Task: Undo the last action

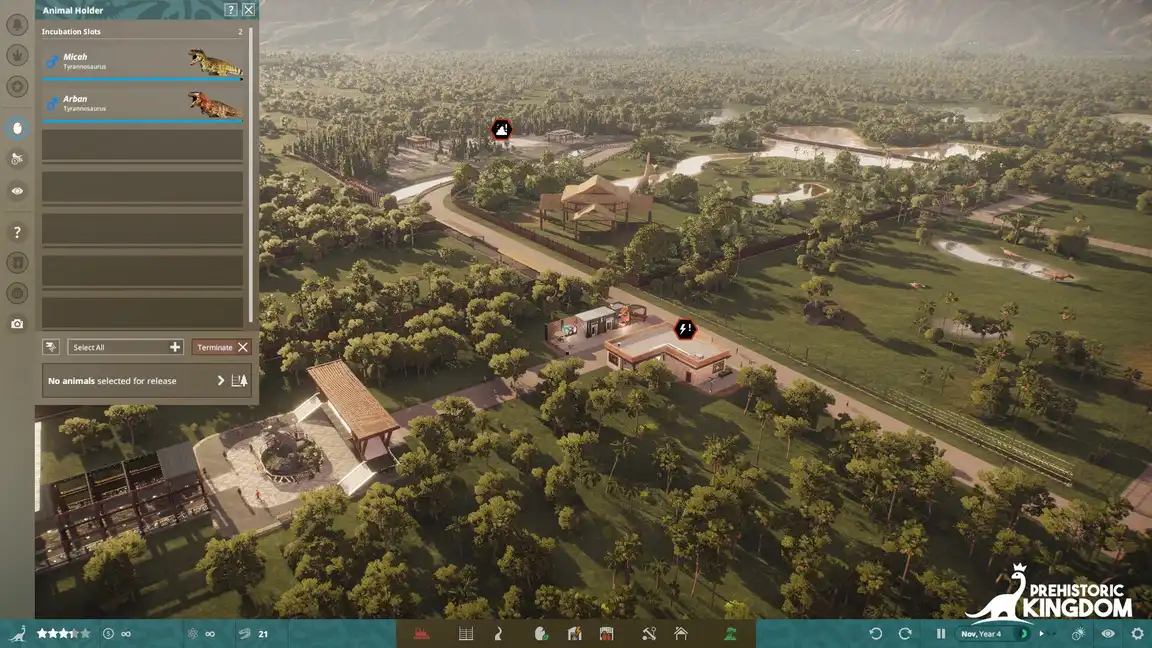Action: click(x=876, y=633)
